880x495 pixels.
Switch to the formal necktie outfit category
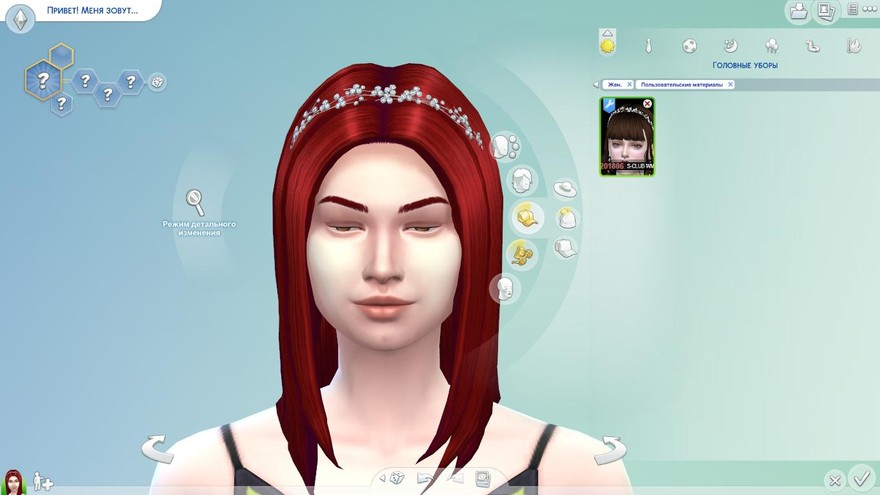pyautogui.click(x=649, y=45)
